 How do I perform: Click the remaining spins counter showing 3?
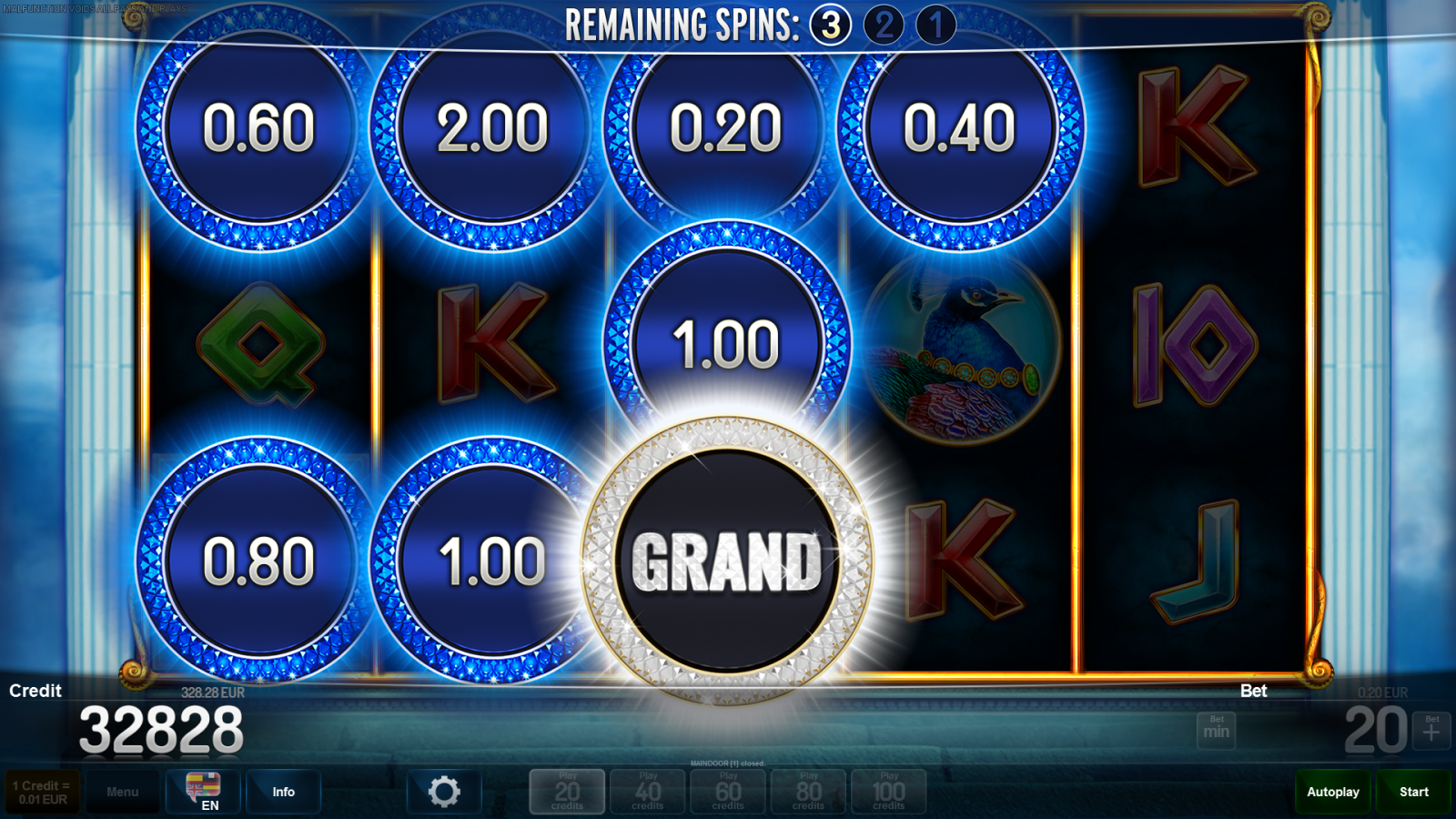[x=834, y=25]
